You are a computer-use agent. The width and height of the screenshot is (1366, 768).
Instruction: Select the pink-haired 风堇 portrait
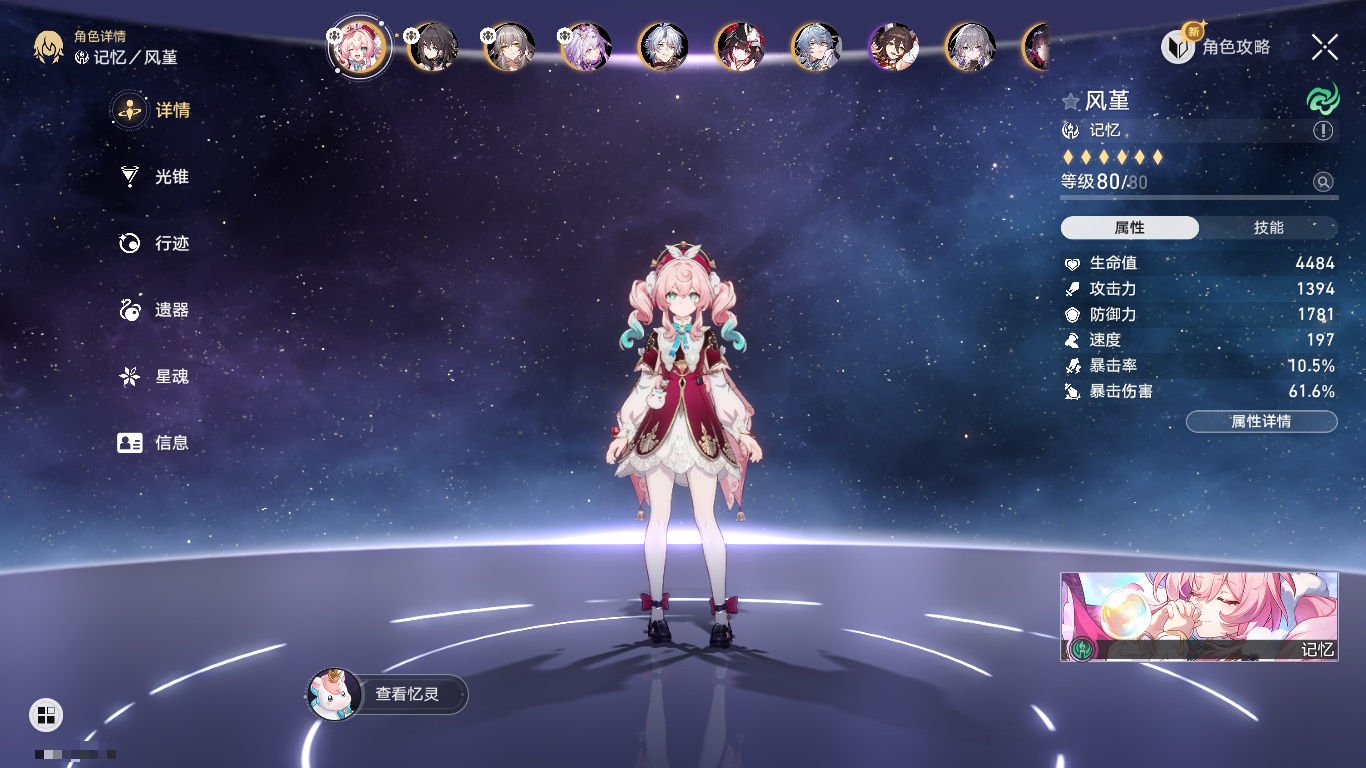click(x=357, y=46)
